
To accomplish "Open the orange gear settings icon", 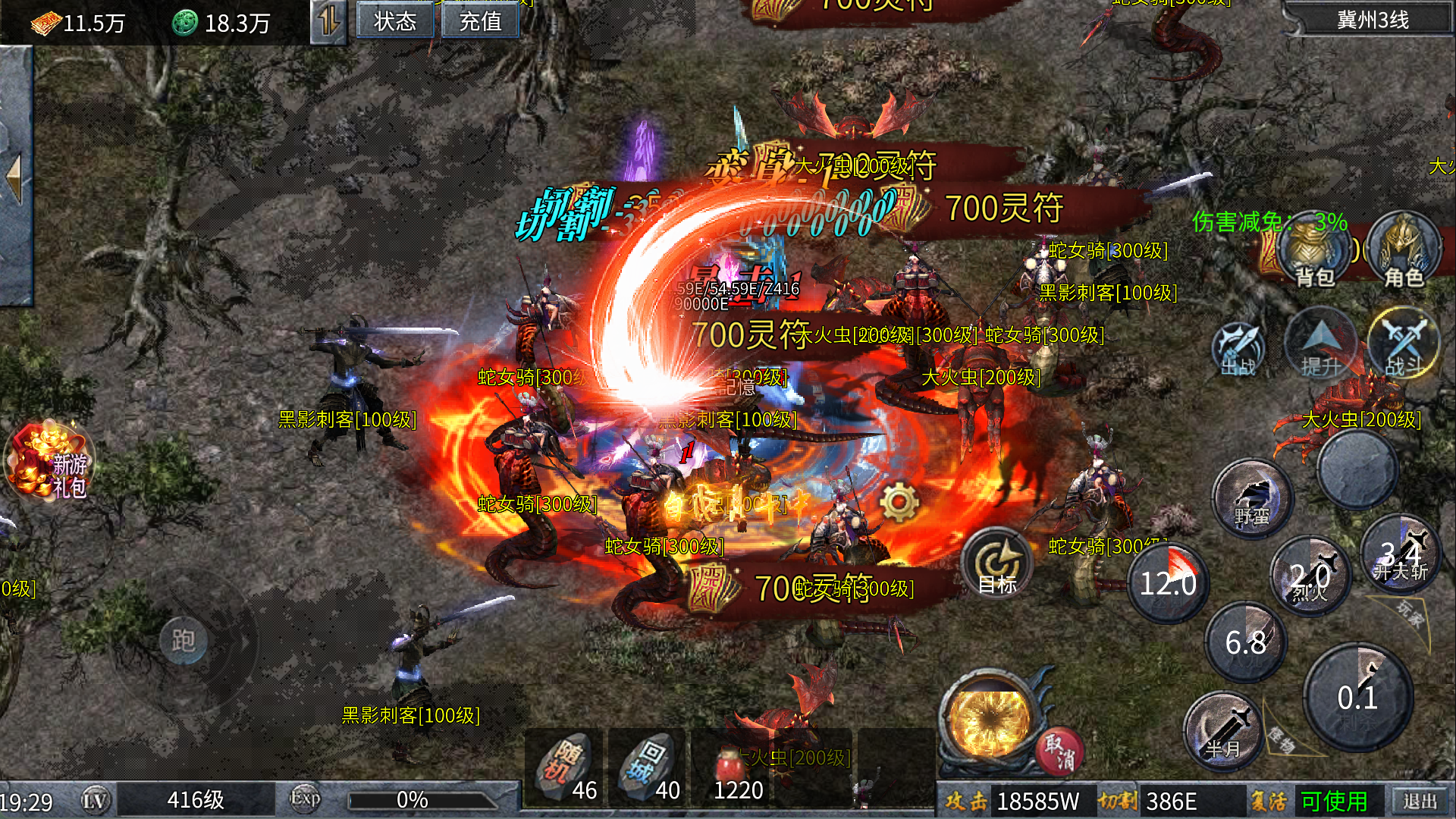I will 899,502.
